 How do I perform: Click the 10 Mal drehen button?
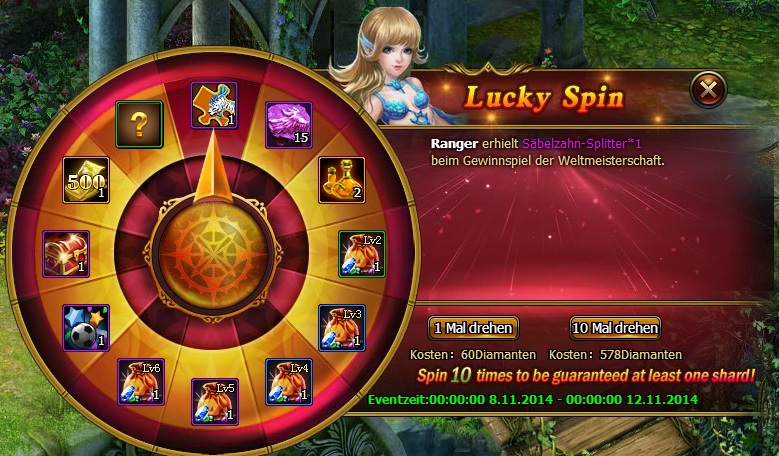pyautogui.click(x=616, y=328)
